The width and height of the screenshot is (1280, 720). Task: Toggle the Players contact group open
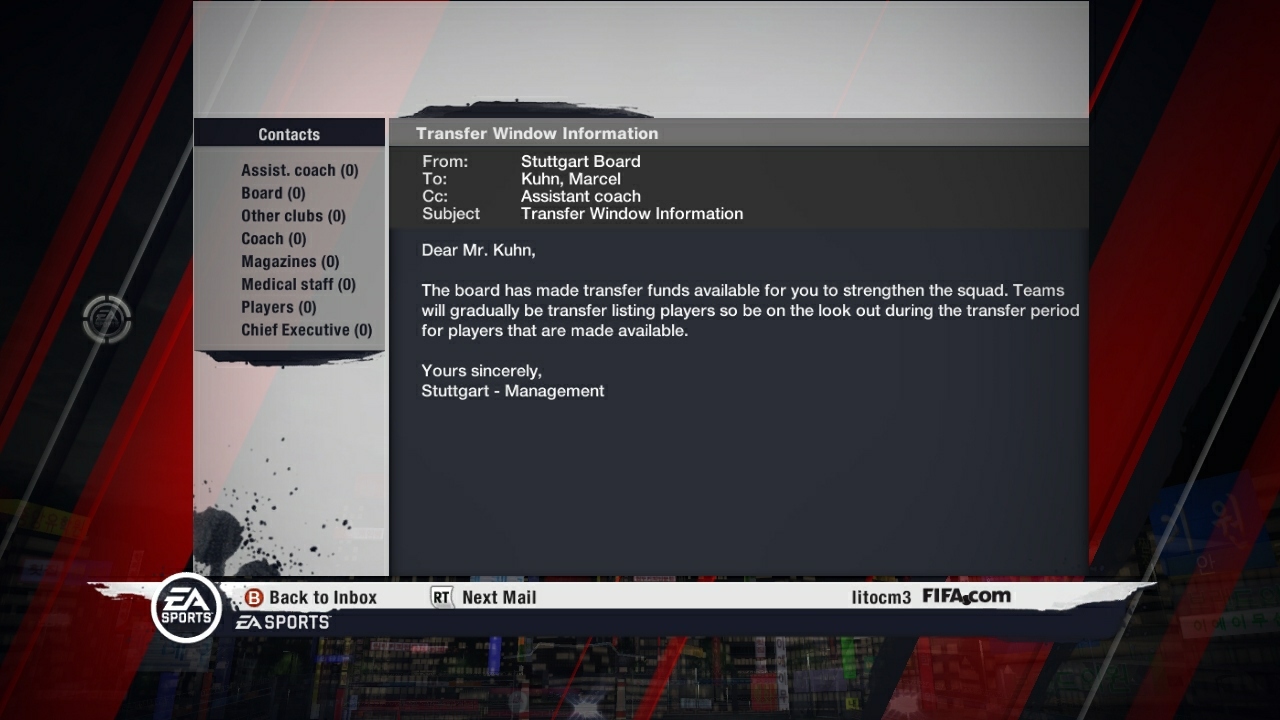(x=277, y=307)
